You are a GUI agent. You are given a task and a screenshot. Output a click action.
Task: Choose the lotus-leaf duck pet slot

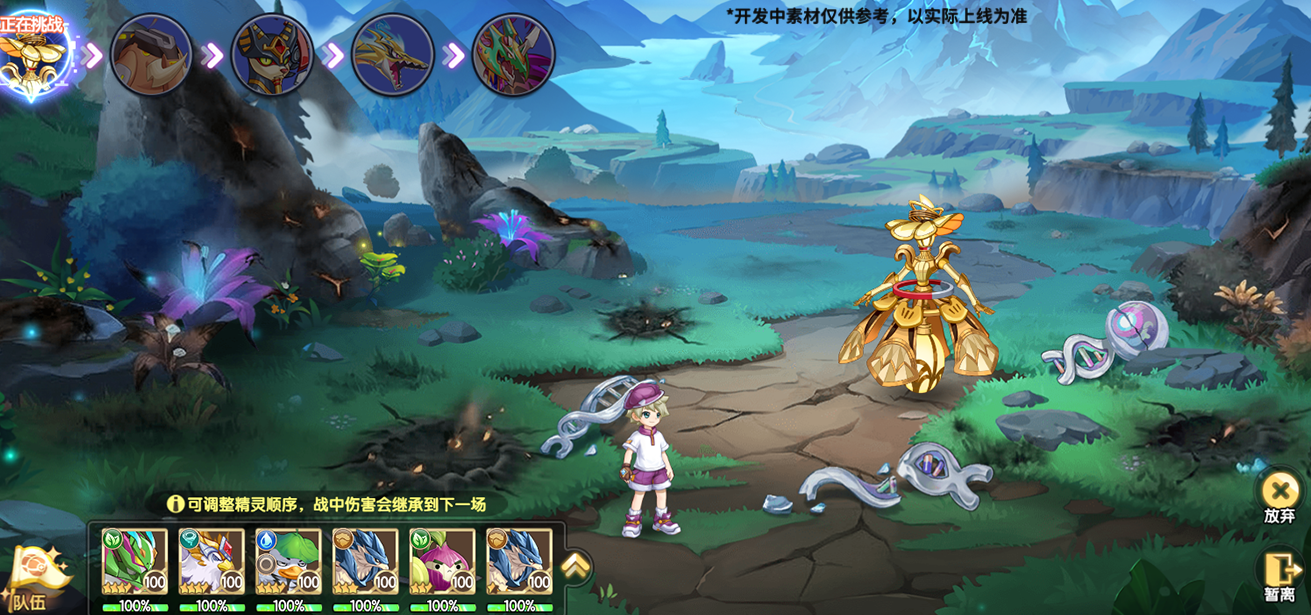tap(288, 561)
